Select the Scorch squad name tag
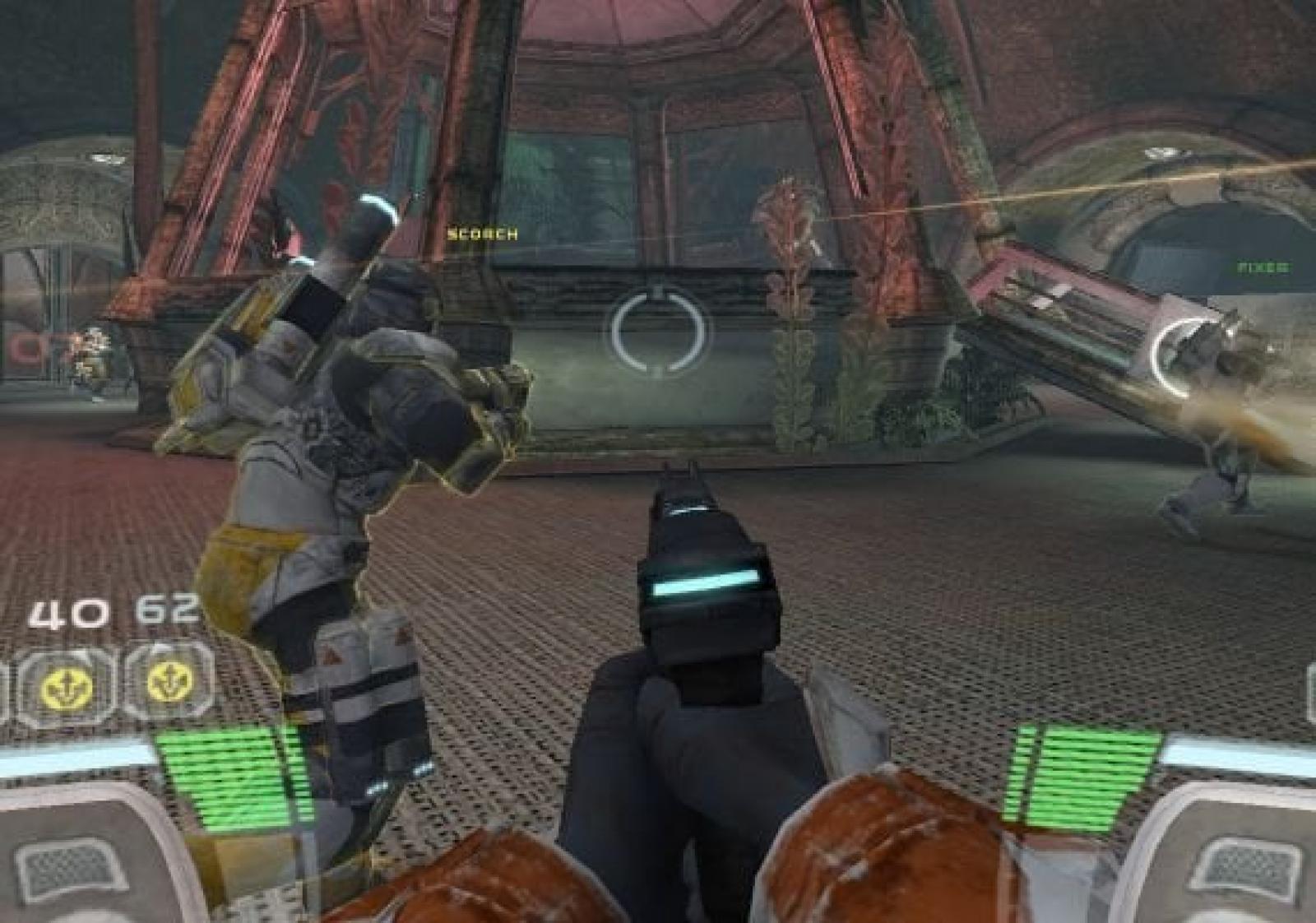The image size is (1316, 923). [482, 234]
